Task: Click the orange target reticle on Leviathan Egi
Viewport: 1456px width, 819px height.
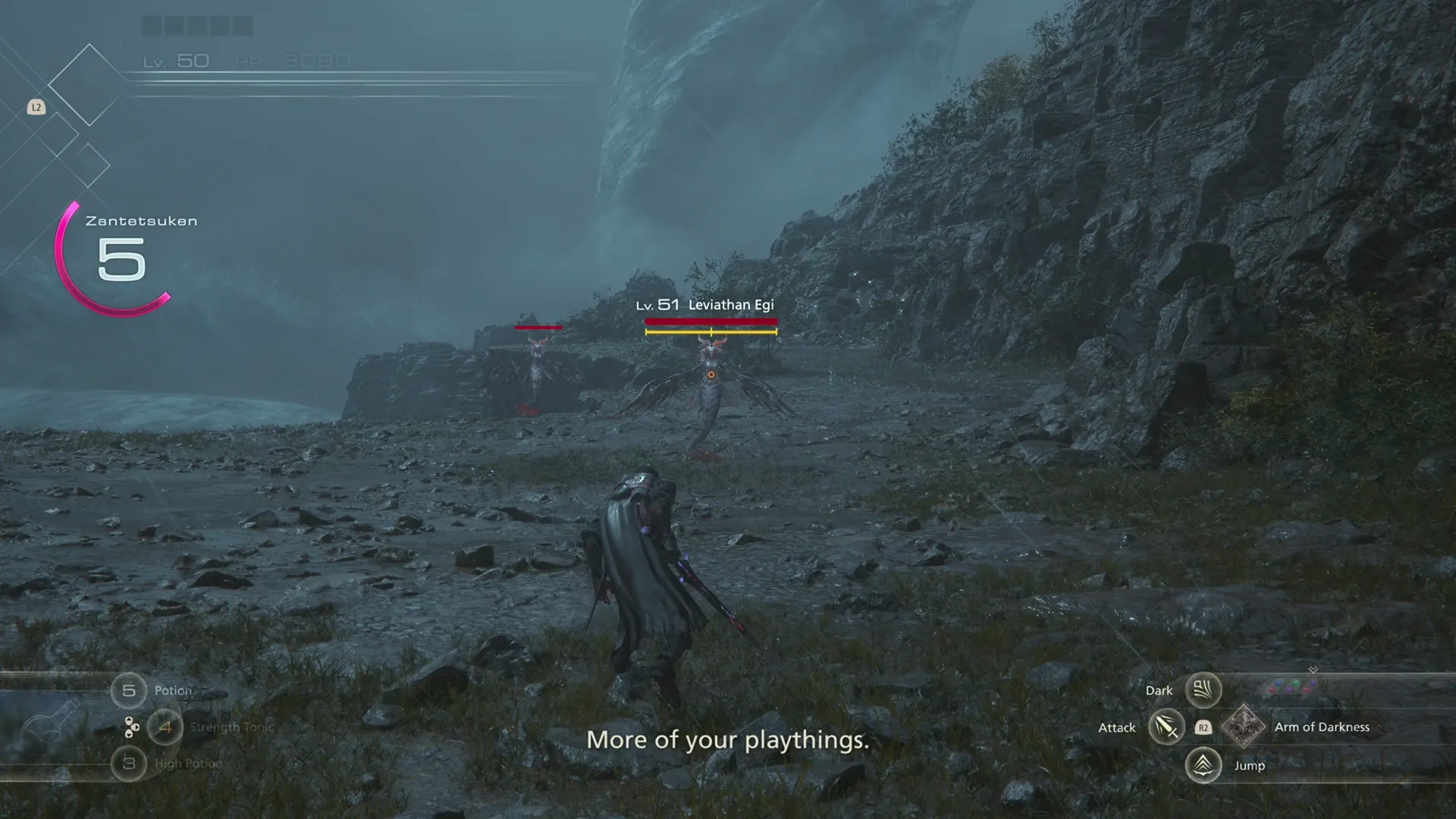Action: pos(711,373)
